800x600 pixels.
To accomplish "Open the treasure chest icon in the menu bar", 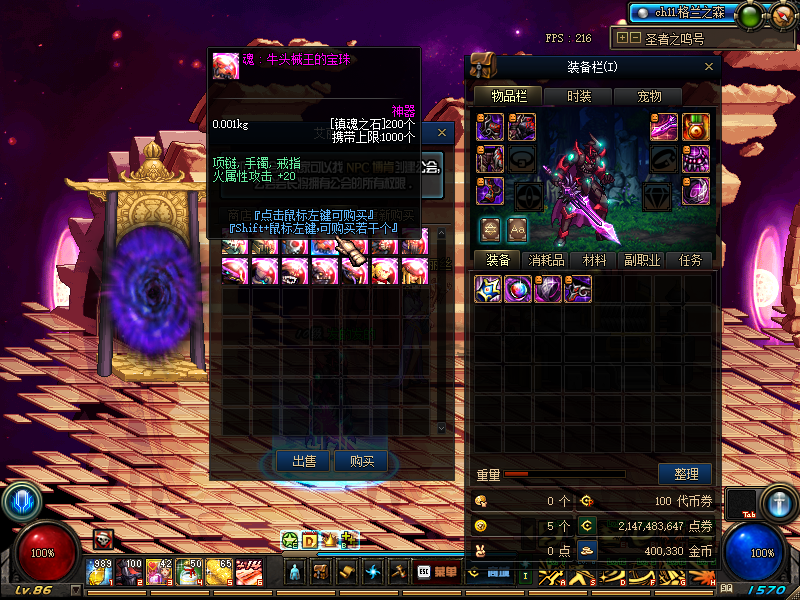I will click(320, 572).
